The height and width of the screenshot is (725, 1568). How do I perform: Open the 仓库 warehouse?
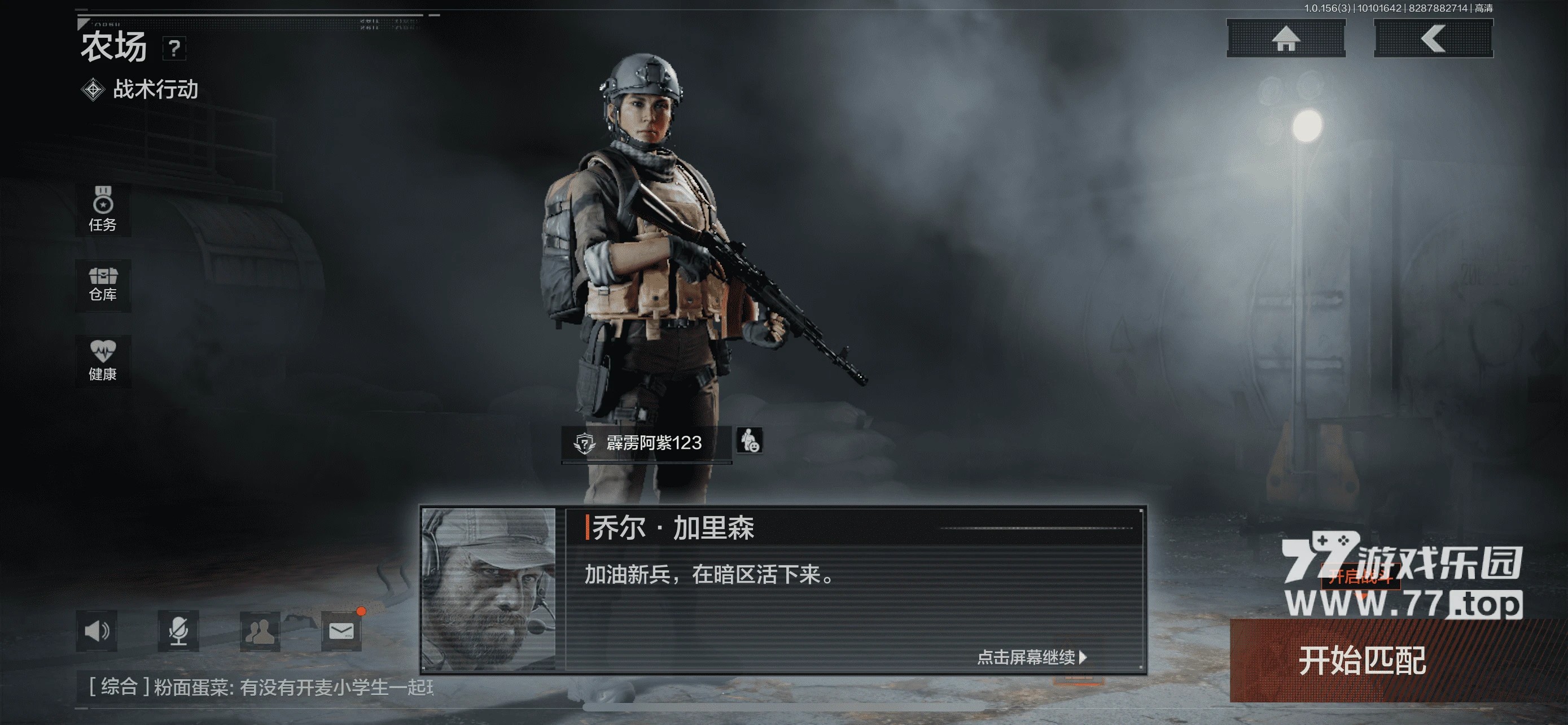click(x=102, y=285)
